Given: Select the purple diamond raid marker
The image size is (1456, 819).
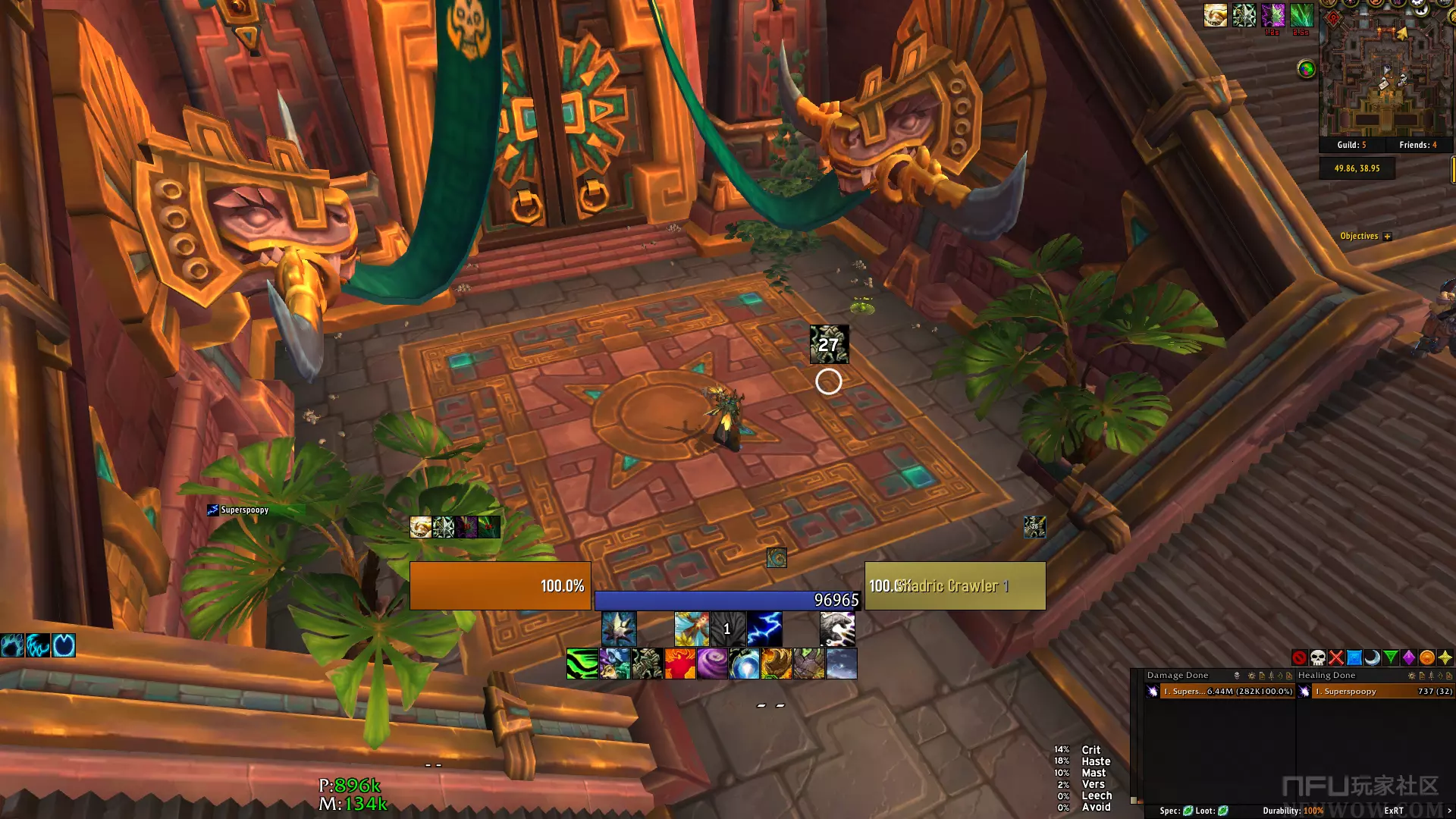Looking at the screenshot, I should 1409,657.
